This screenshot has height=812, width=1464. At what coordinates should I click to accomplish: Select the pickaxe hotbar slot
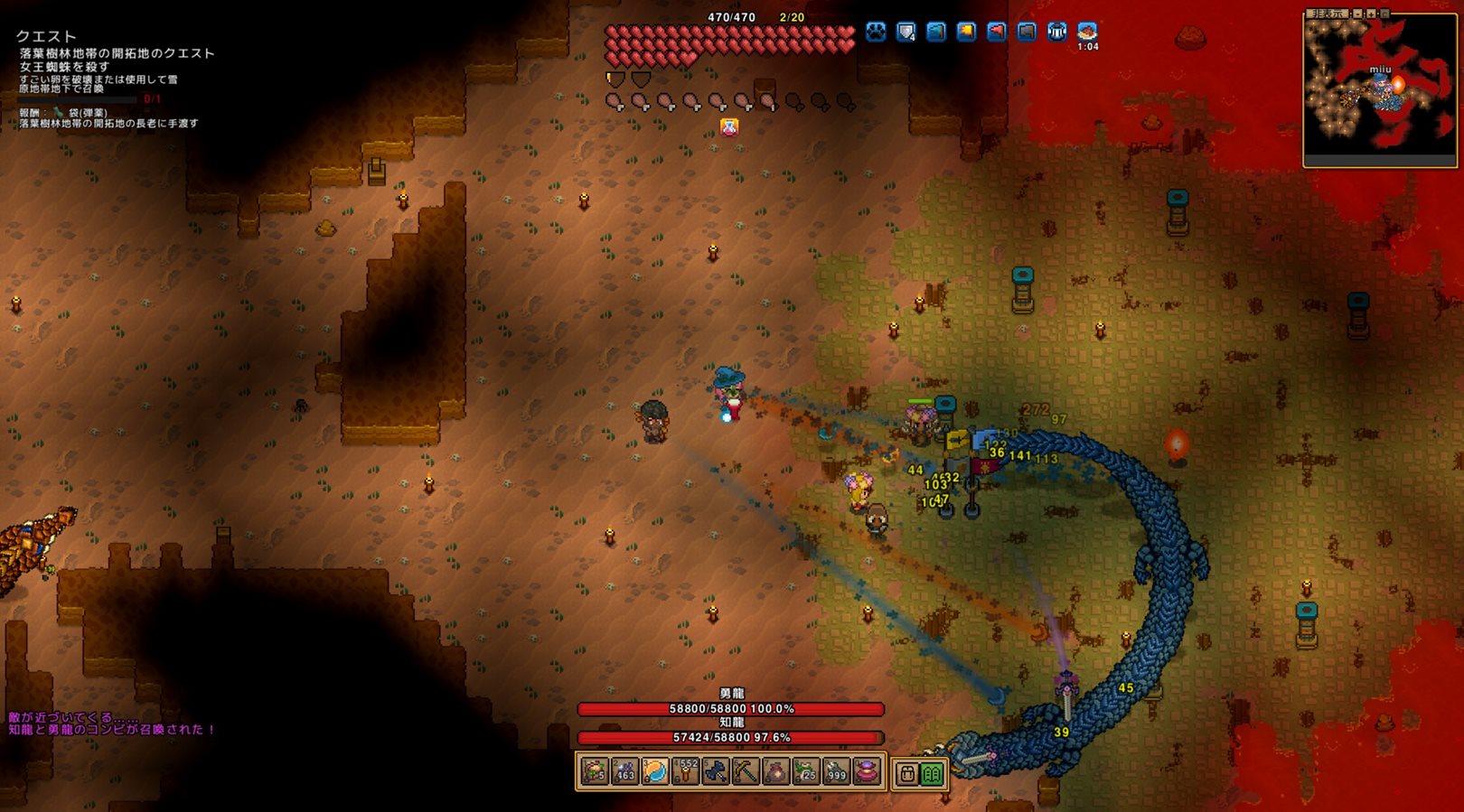[x=746, y=772]
